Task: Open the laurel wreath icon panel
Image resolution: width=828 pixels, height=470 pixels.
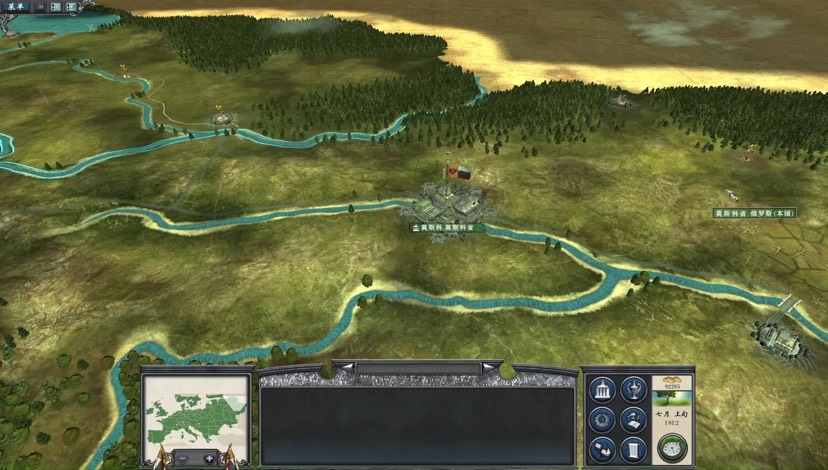Action: [602, 420]
